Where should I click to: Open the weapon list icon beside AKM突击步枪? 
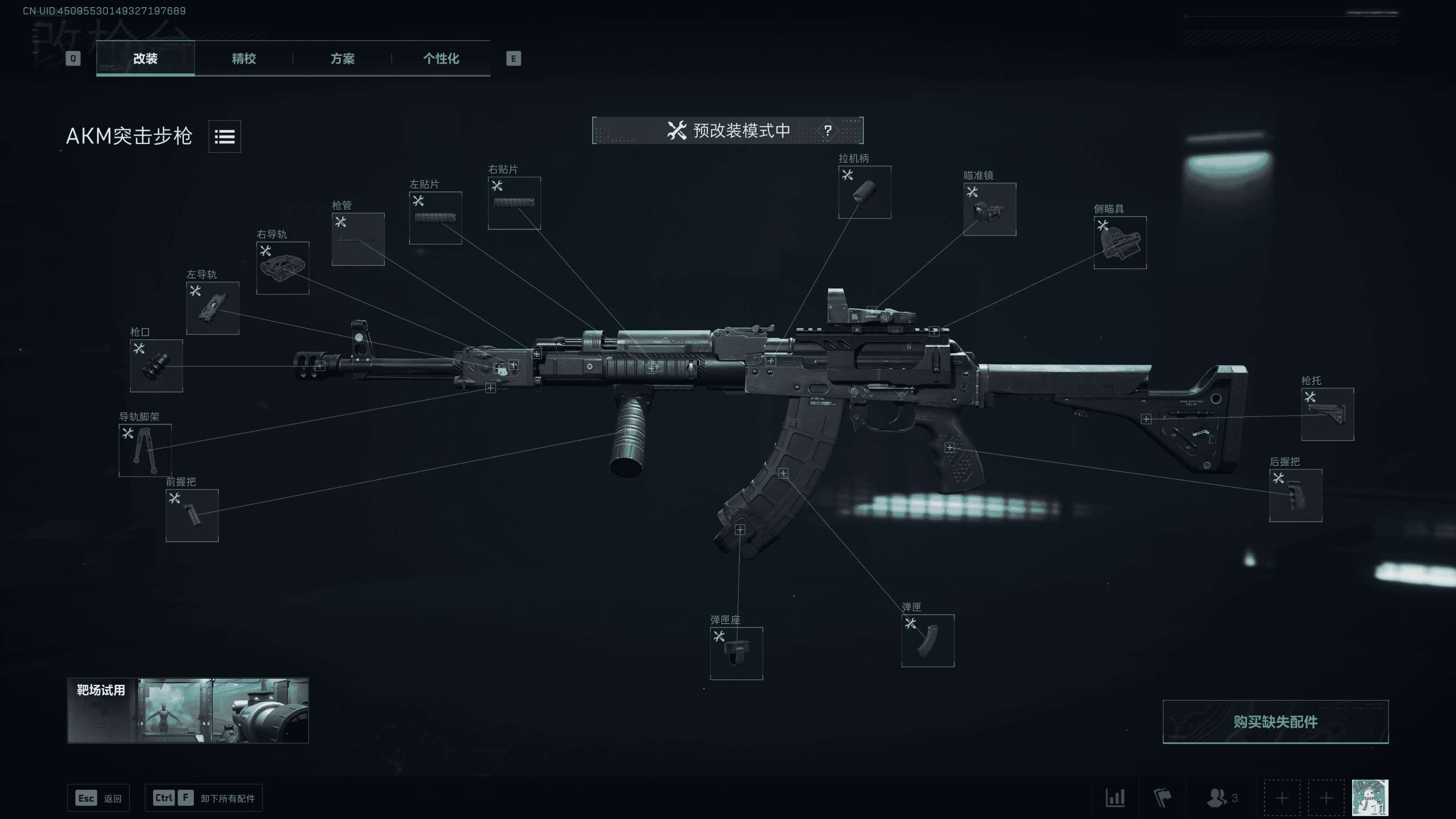point(224,136)
